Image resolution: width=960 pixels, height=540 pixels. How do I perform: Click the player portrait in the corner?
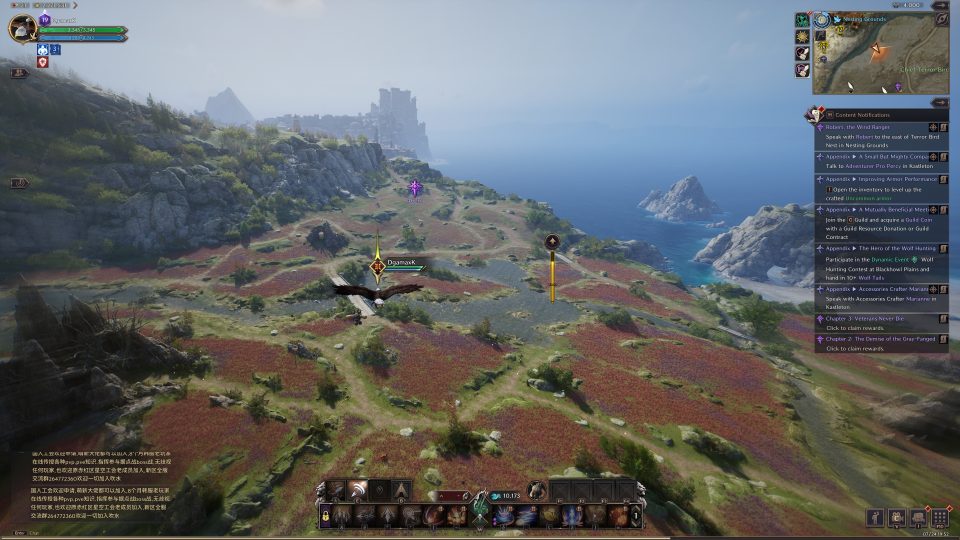[x=22, y=28]
